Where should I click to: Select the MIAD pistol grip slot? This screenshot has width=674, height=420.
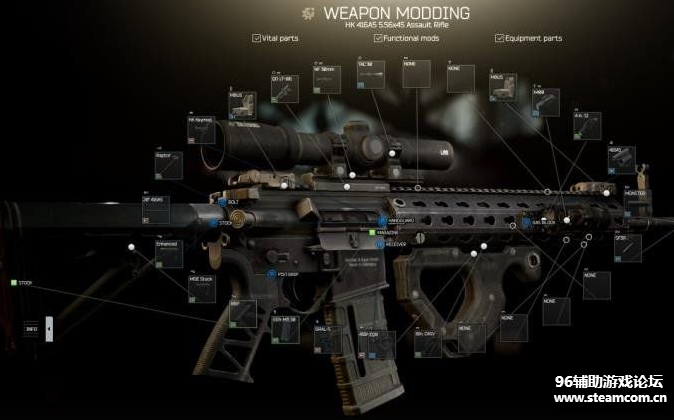pyautogui.click(x=244, y=312)
